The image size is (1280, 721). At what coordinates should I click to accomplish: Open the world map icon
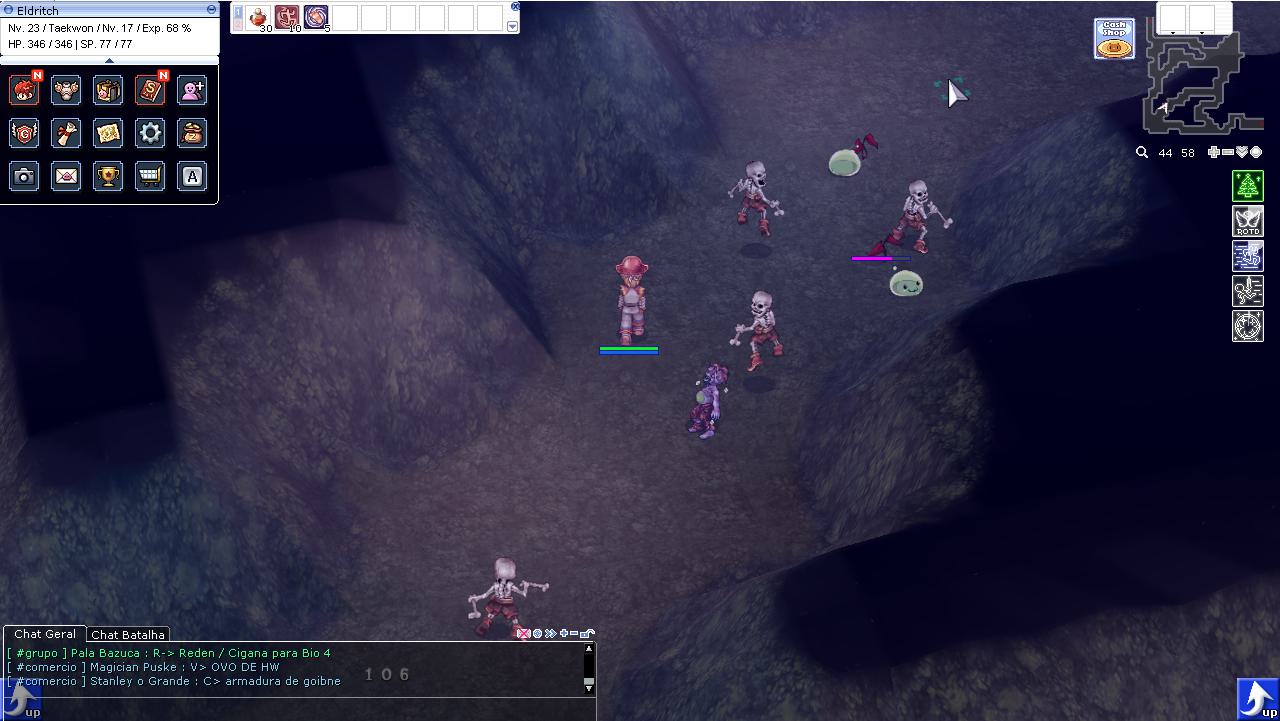coord(108,133)
